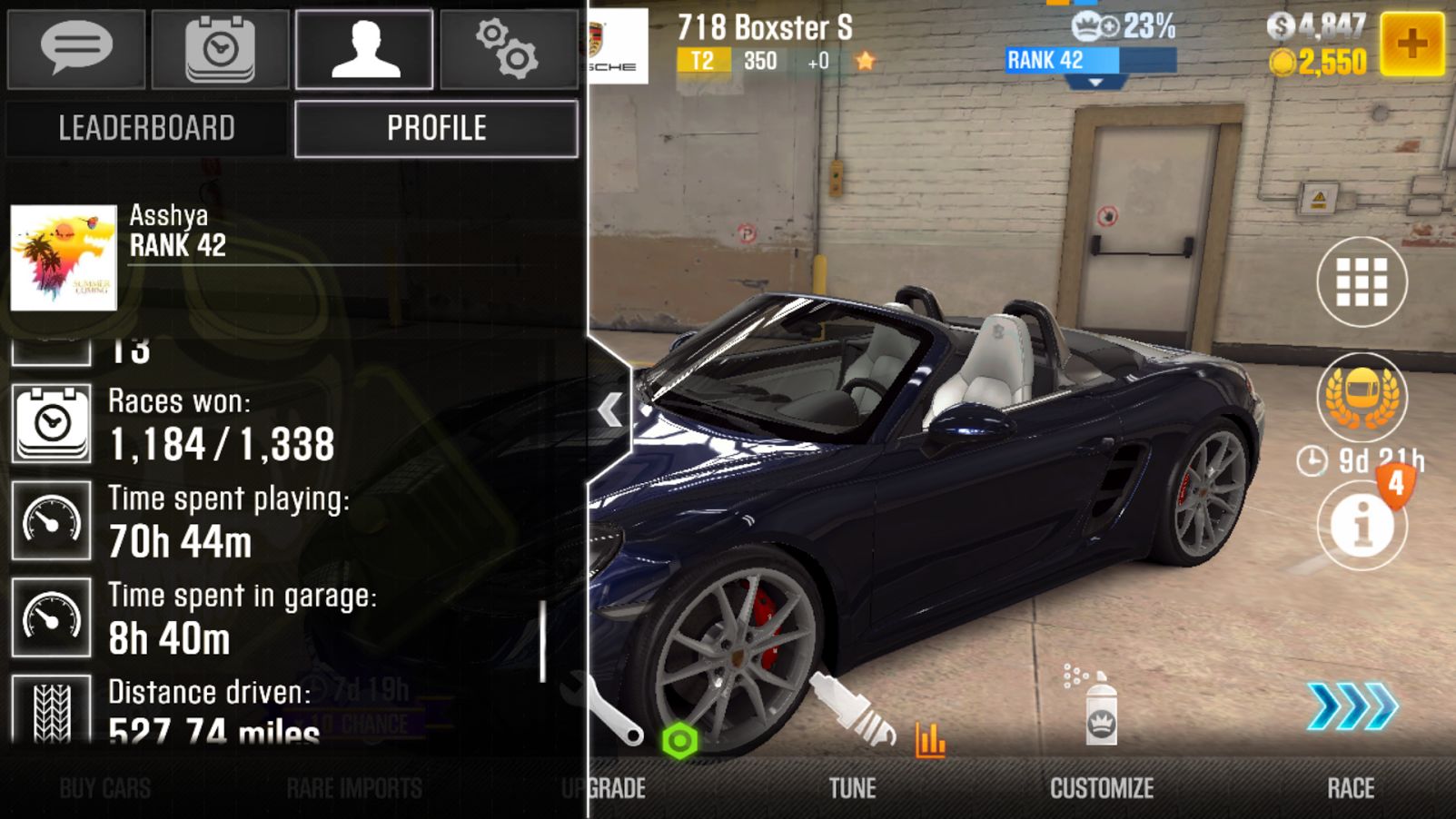The height and width of the screenshot is (819, 1456).
Task: Expand the Rank 42 progress dropdown
Action: point(1095,82)
